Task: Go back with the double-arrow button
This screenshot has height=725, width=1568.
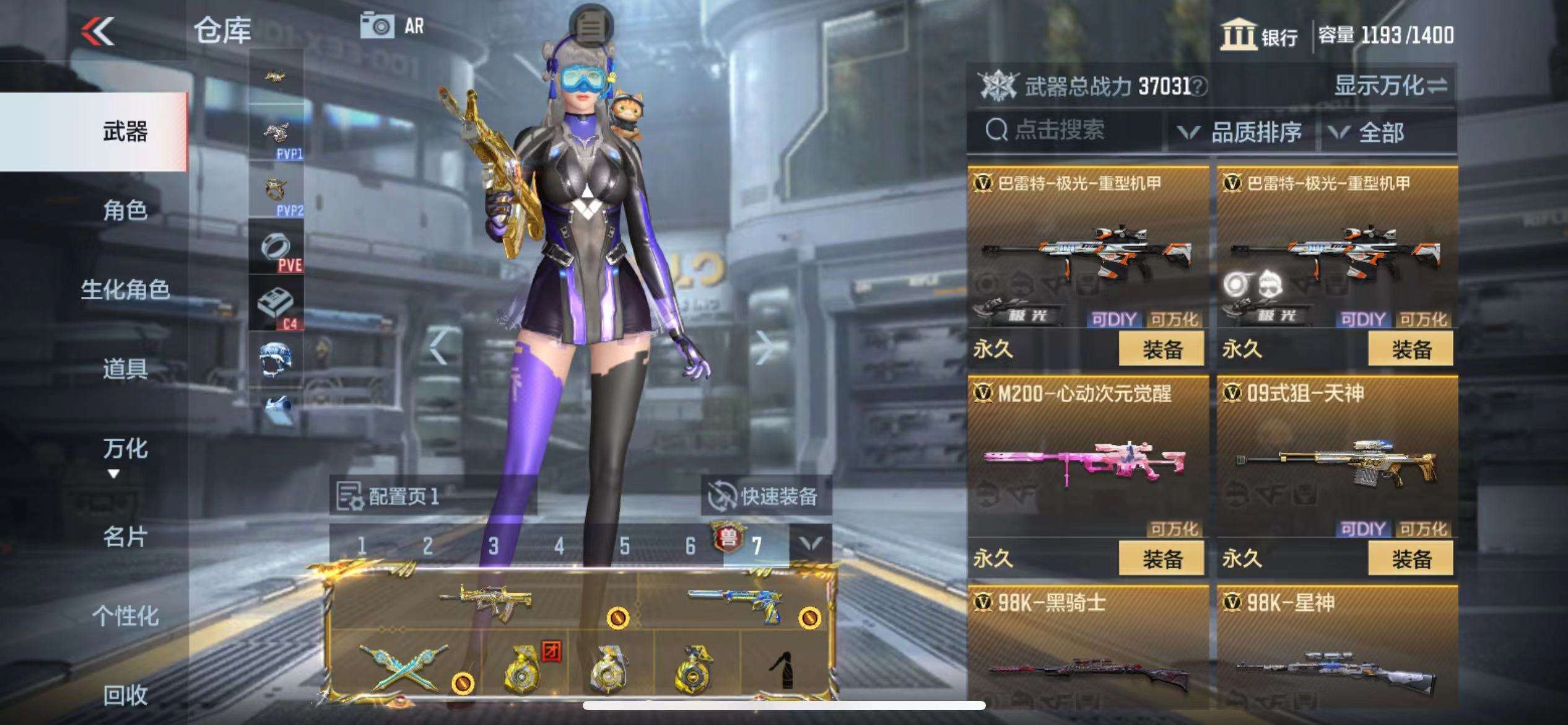Action: click(98, 31)
